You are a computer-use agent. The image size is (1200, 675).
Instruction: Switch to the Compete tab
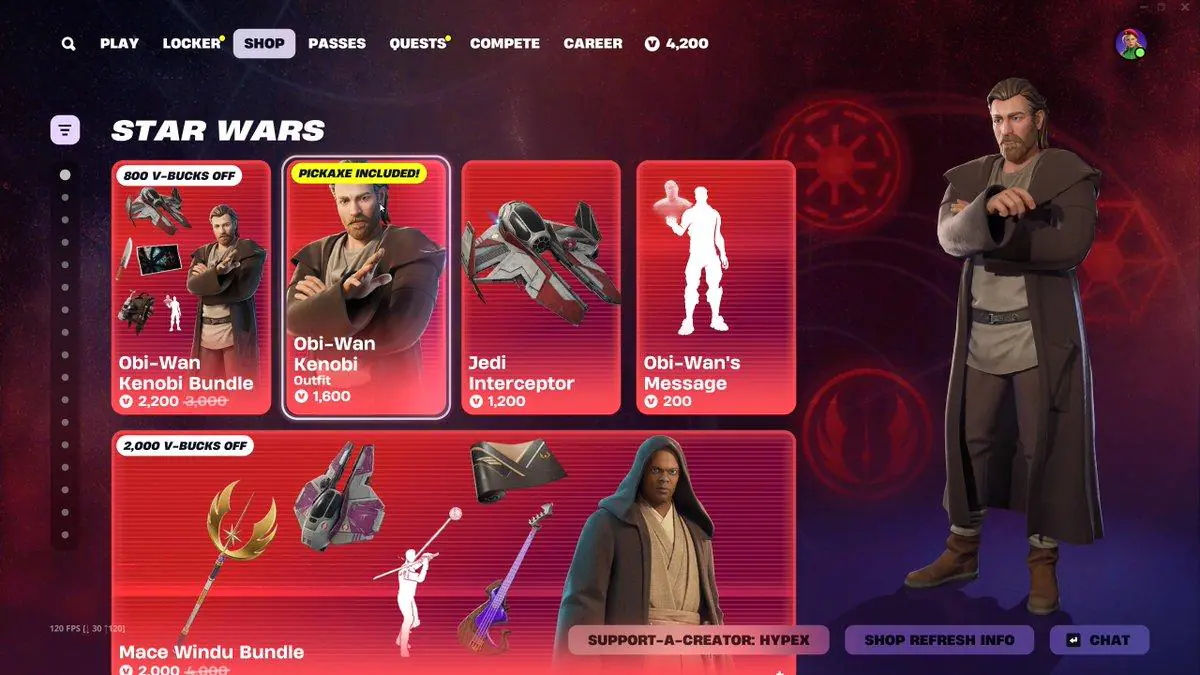(505, 44)
